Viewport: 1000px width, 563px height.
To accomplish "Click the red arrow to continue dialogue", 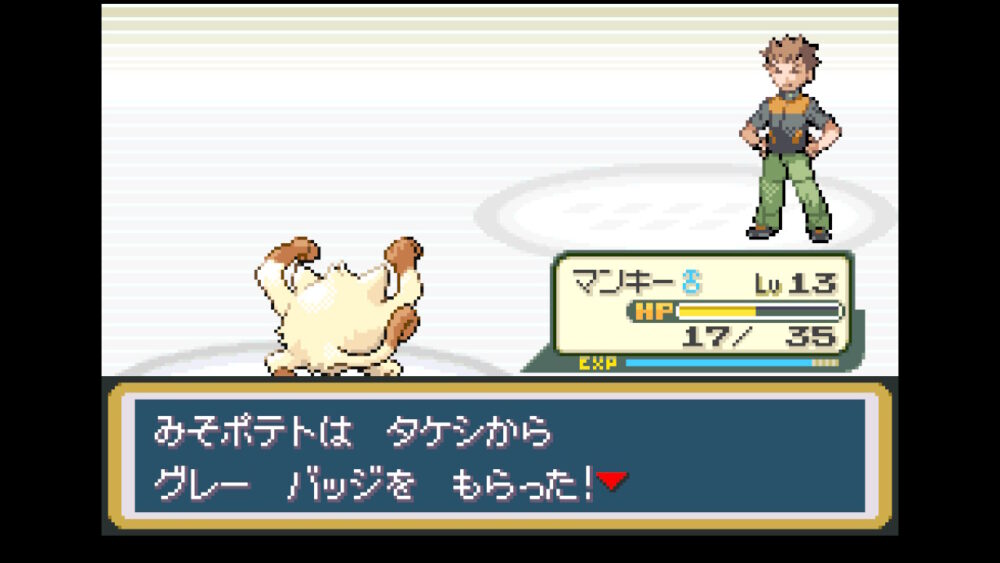I will (612, 482).
